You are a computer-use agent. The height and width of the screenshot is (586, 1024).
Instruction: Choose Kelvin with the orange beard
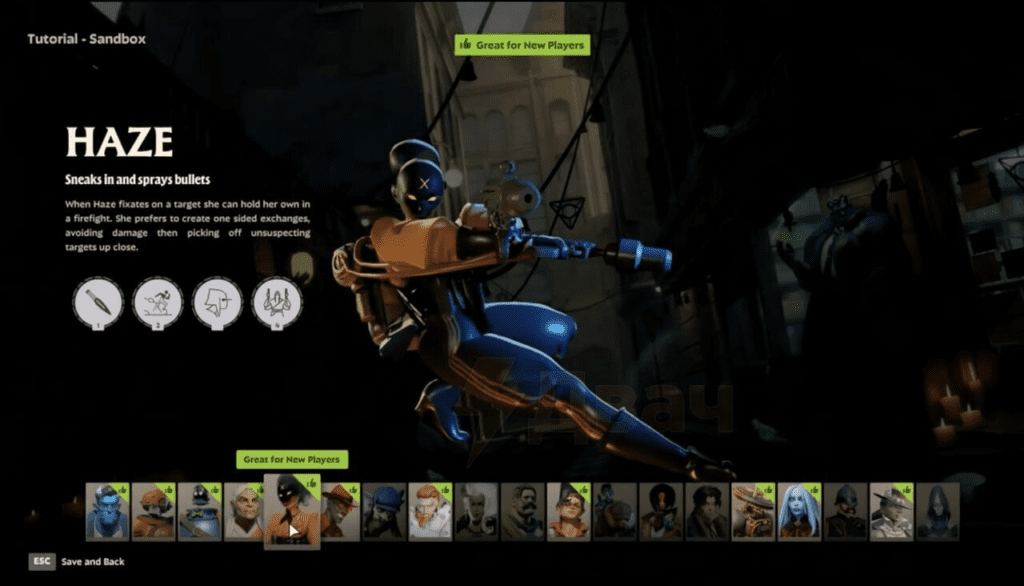430,512
